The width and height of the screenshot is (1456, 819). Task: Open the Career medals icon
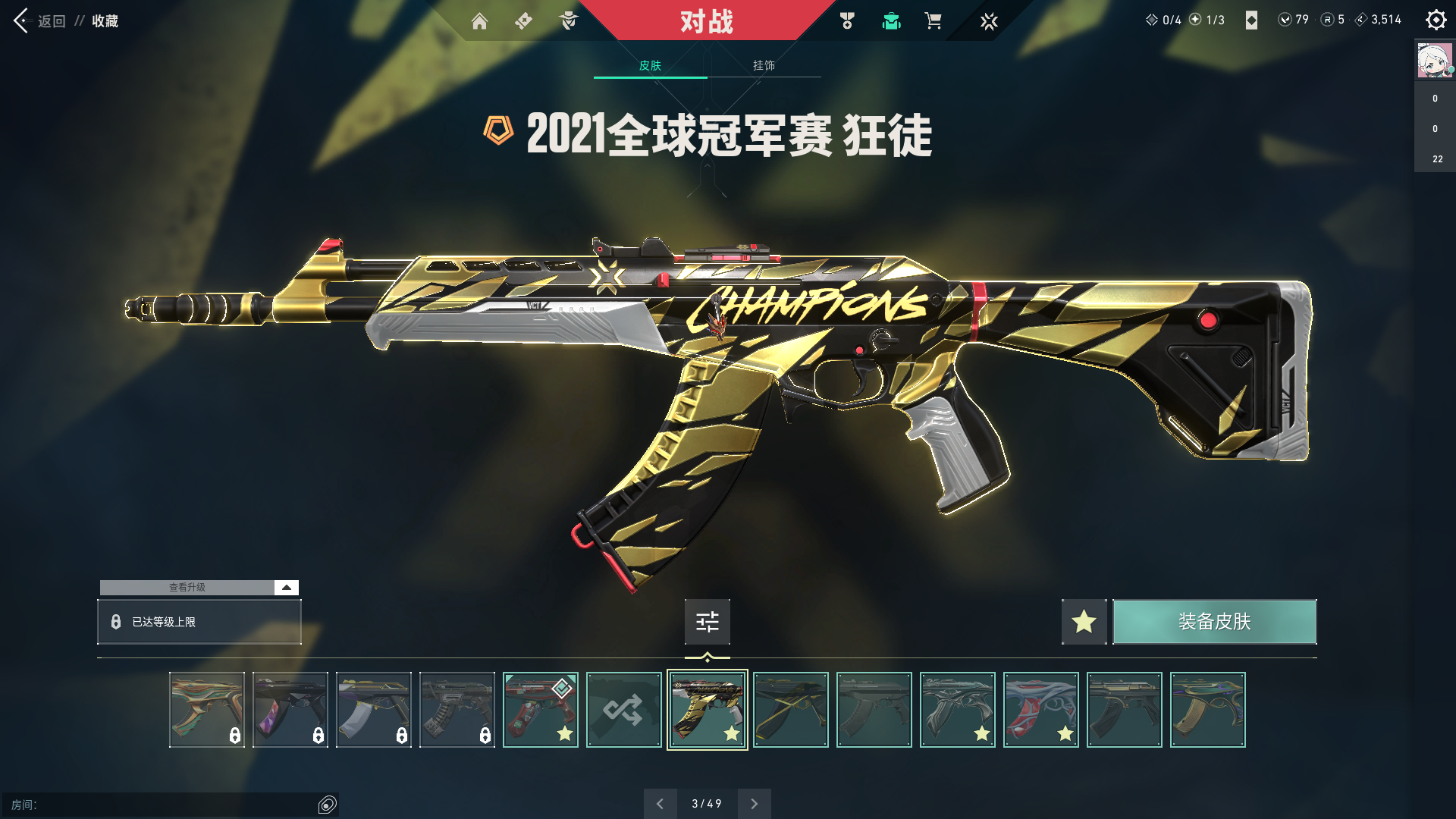(848, 21)
